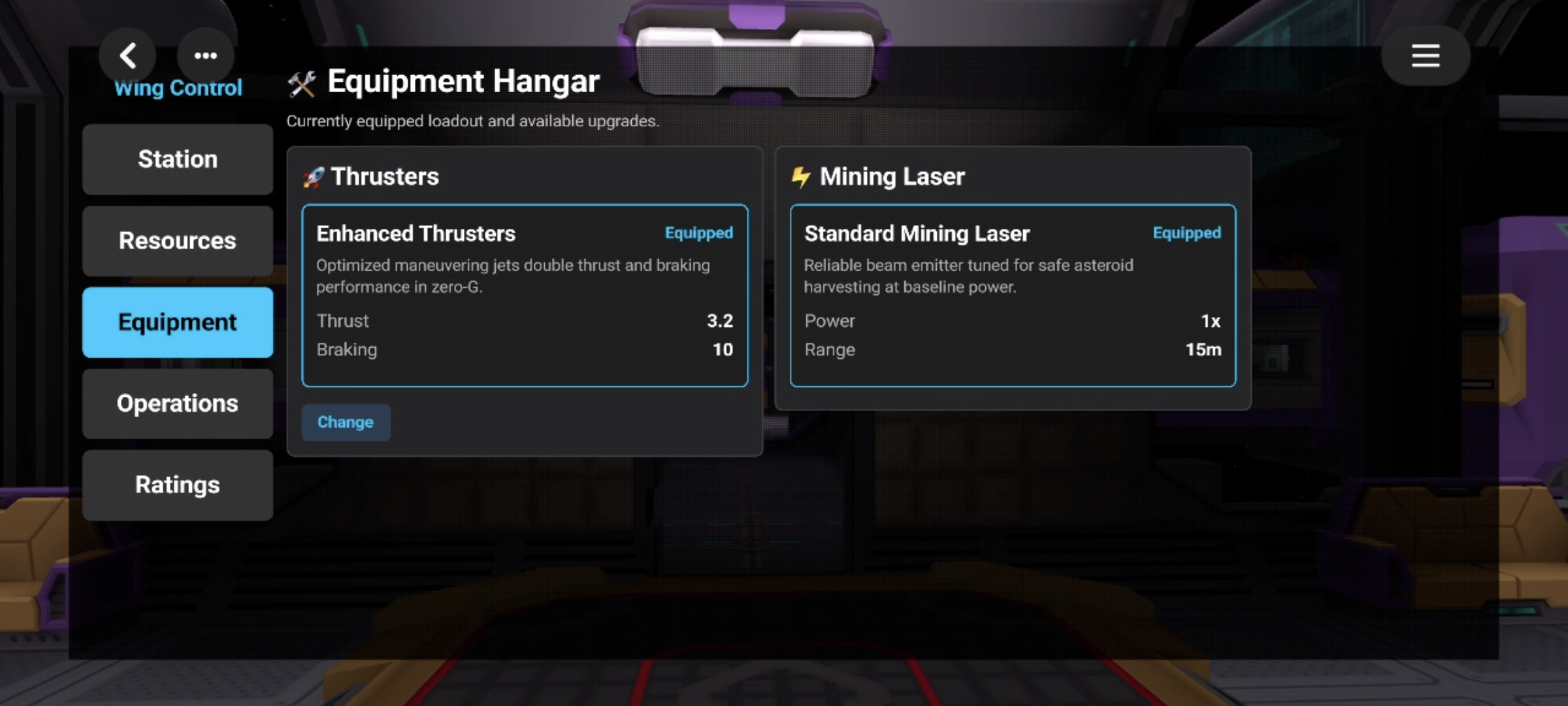Switch to the Station tab

(x=178, y=159)
